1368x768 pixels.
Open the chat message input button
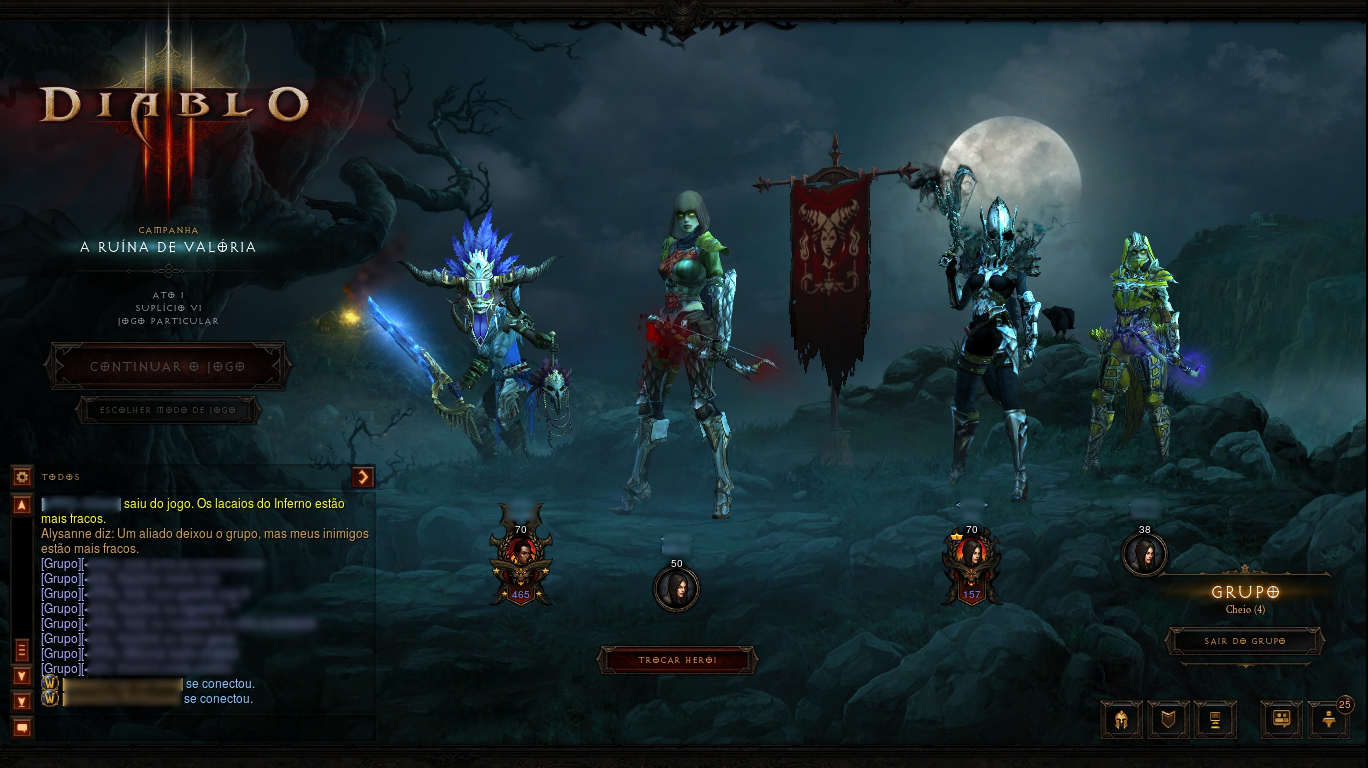point(22,727)
